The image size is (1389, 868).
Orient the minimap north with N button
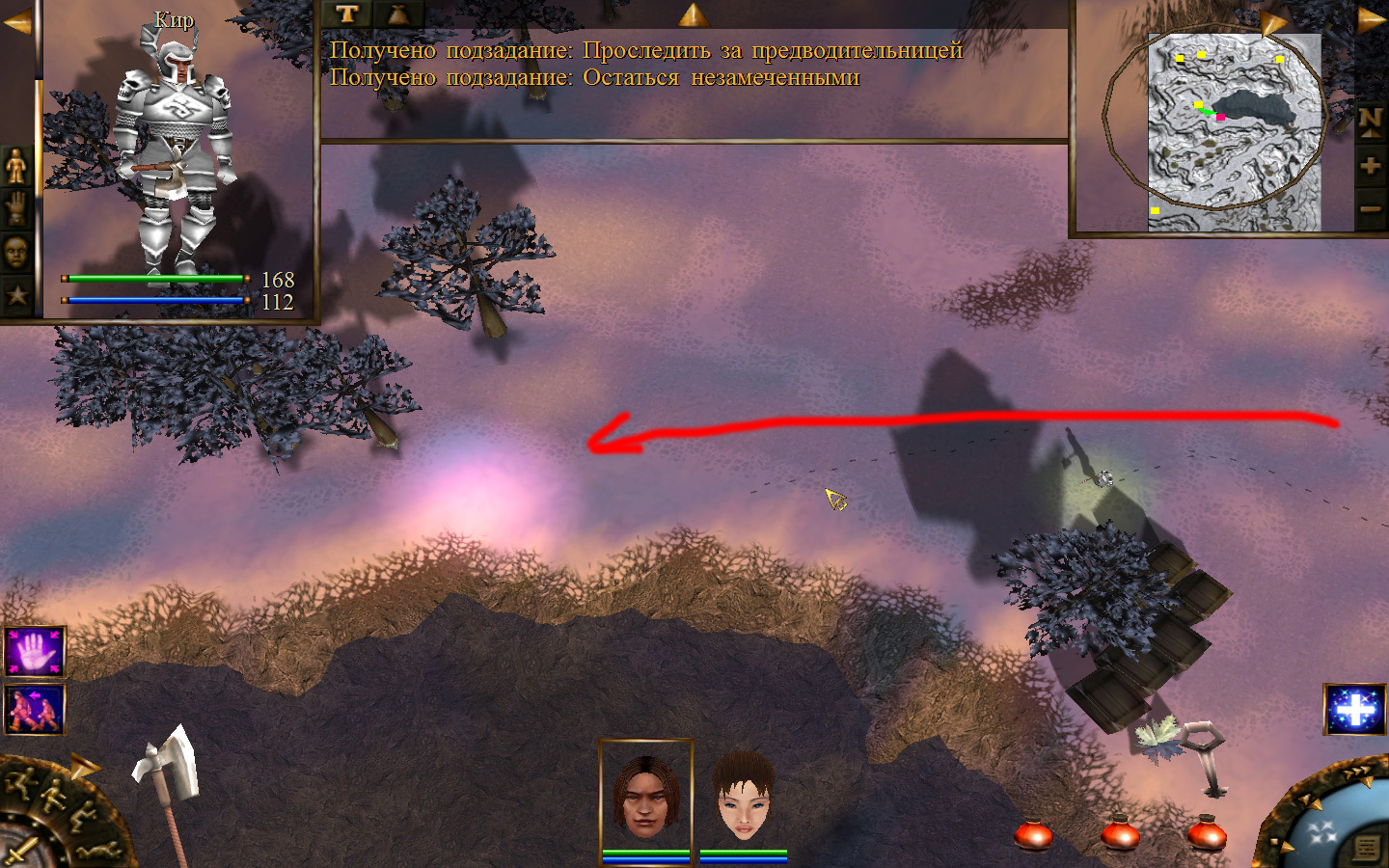(1370, 122)
